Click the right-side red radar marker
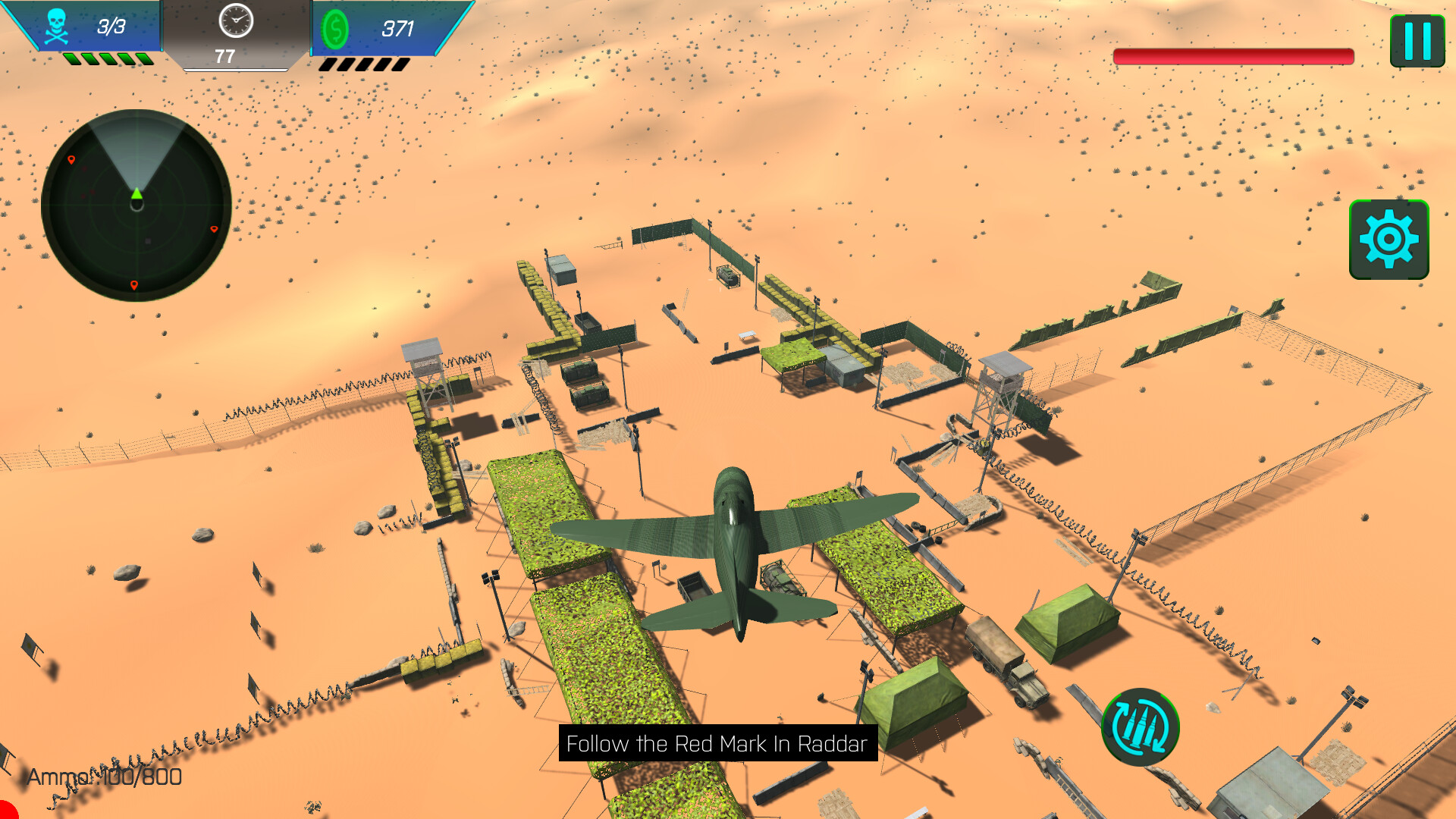The height and width of the screenshot is (819, 1456). click(215, 227)
